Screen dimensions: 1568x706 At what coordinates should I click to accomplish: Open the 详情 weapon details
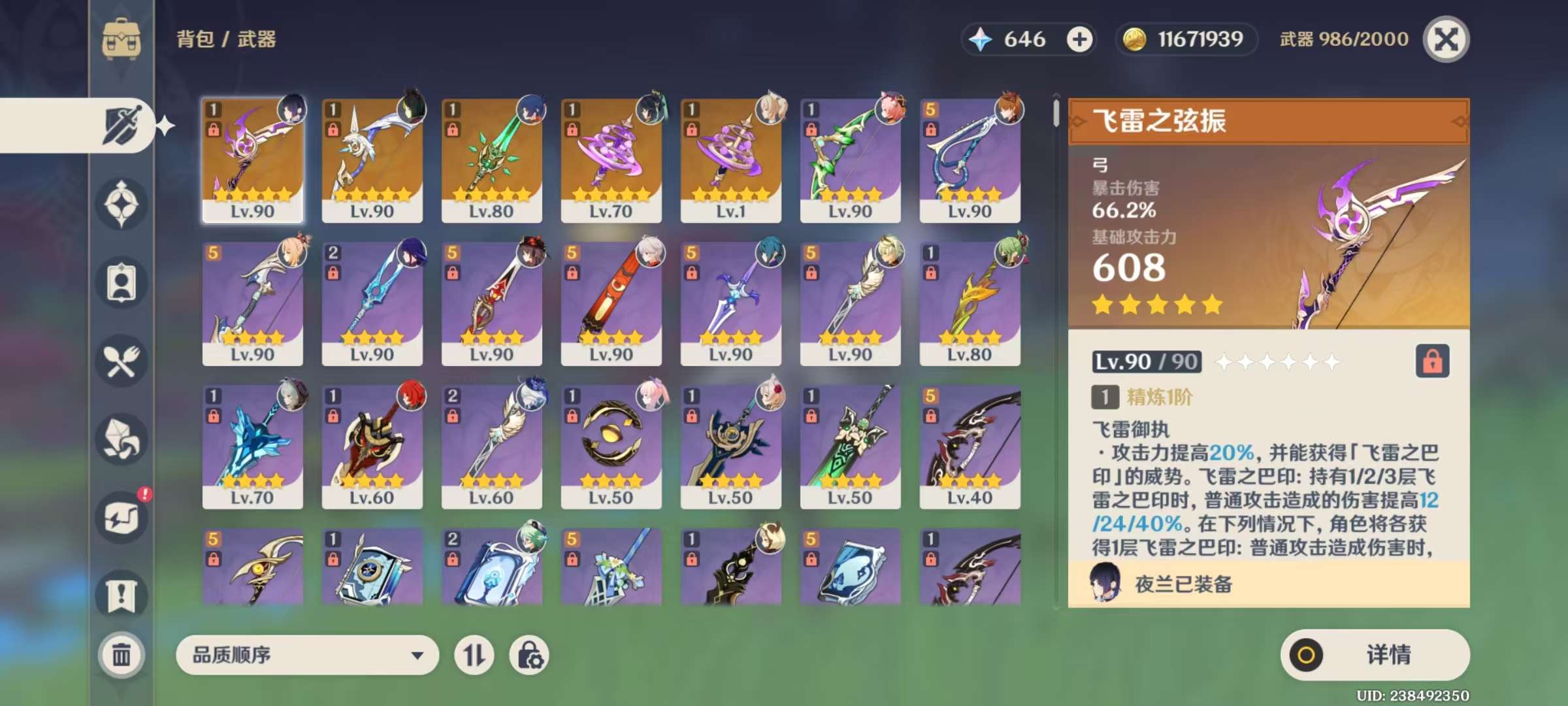click(1375, 654)
